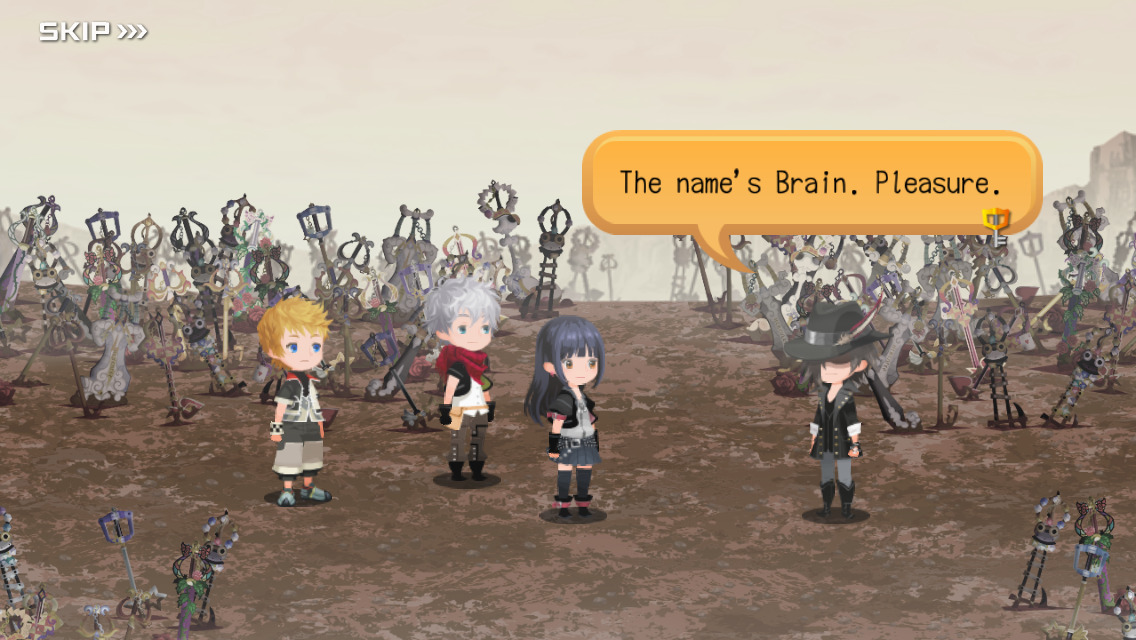Tap the "The name's Brain" speech bubble
Viewport: 1136px width, 640px height.
click(810, 183)
